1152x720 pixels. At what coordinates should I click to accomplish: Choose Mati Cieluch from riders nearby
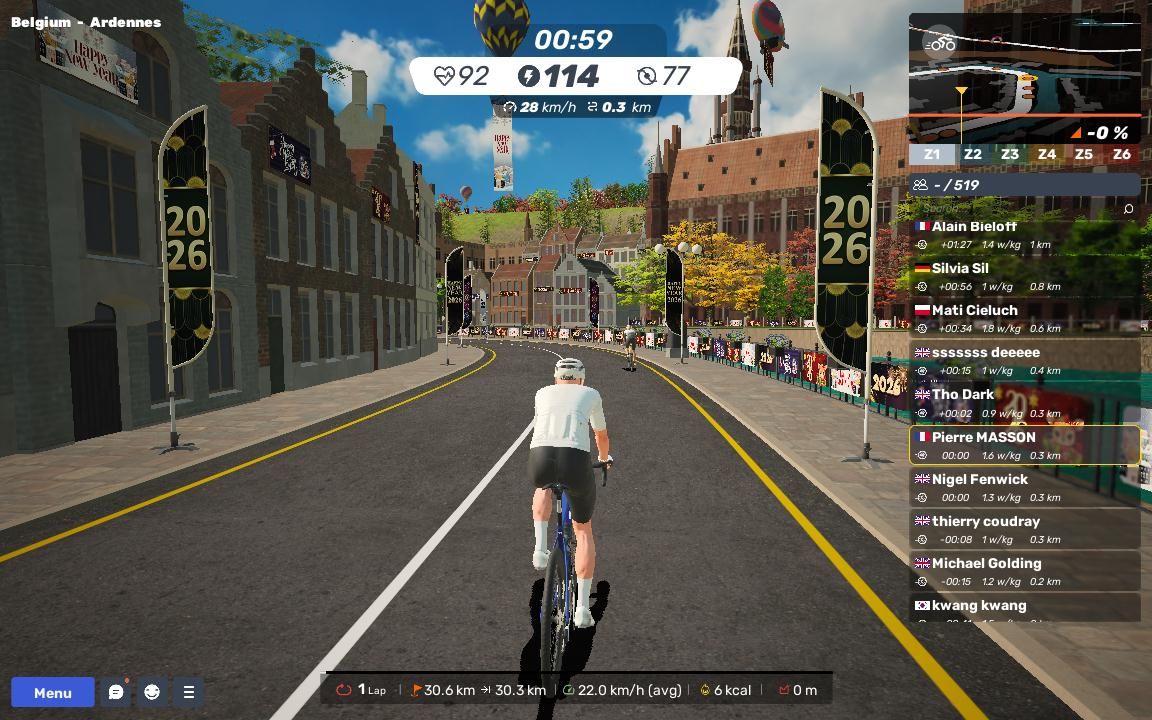(1024, 319)
